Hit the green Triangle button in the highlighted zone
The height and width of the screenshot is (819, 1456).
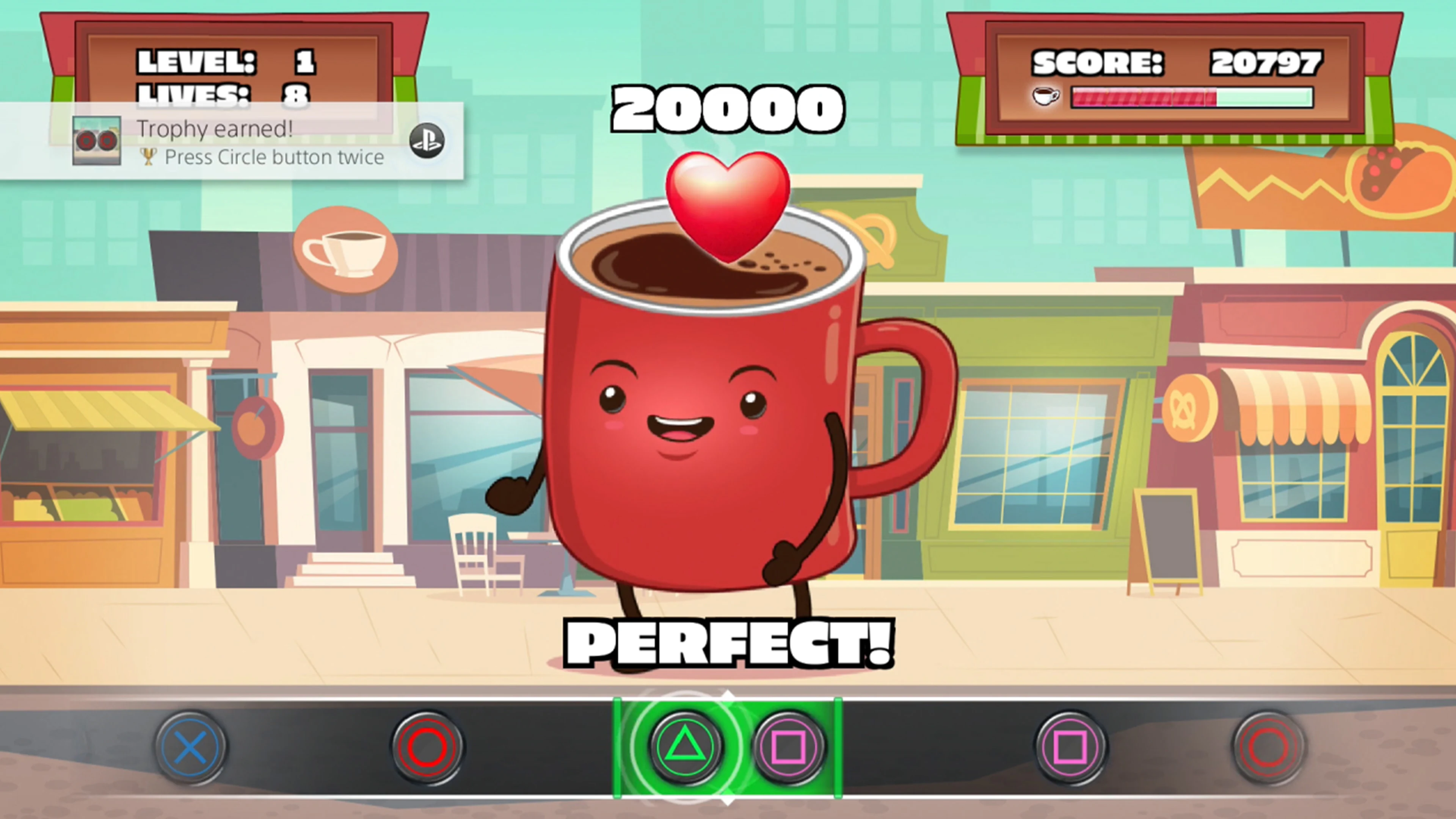(x=685, y=747)
